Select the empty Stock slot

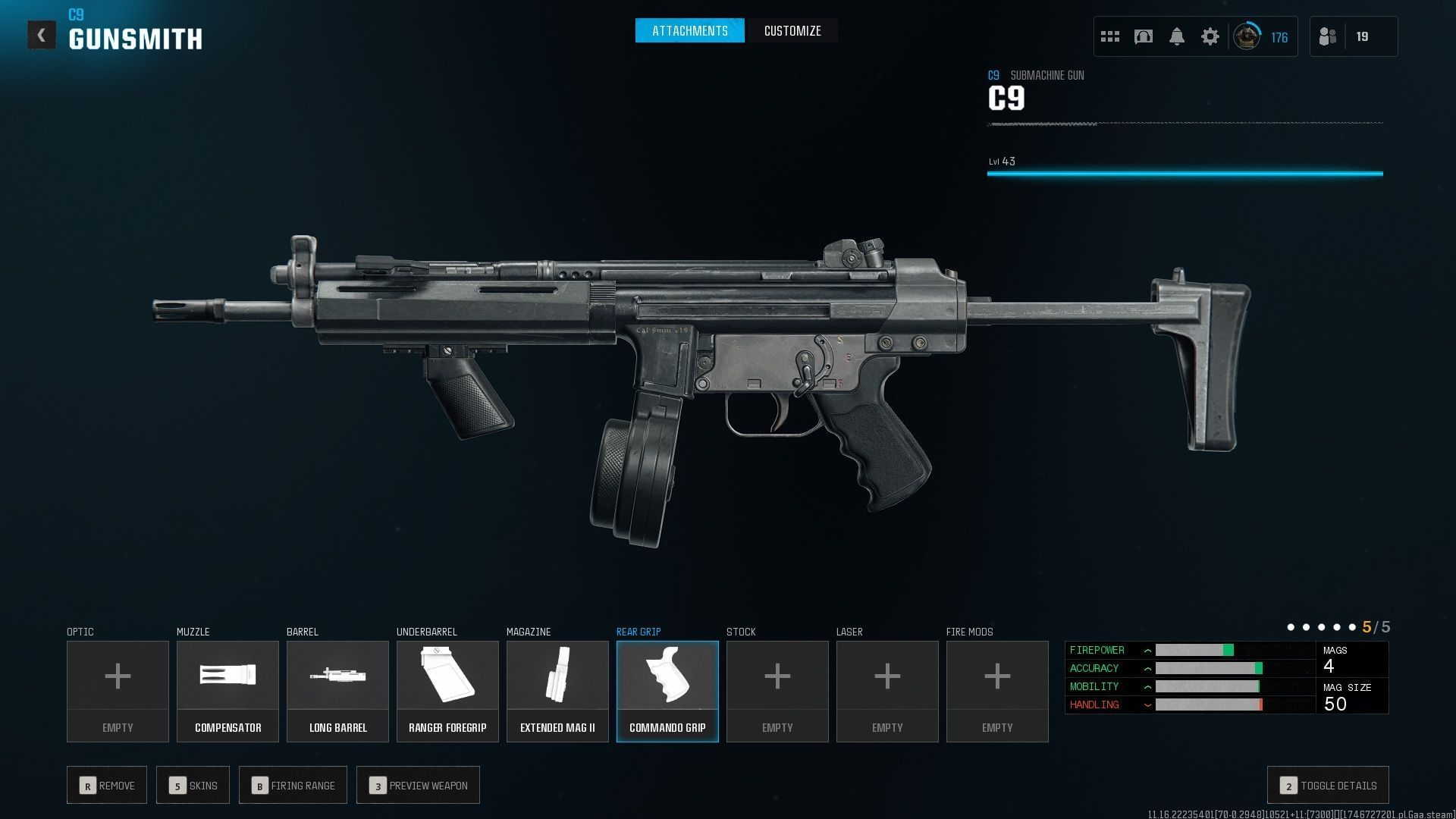point(777,691)
